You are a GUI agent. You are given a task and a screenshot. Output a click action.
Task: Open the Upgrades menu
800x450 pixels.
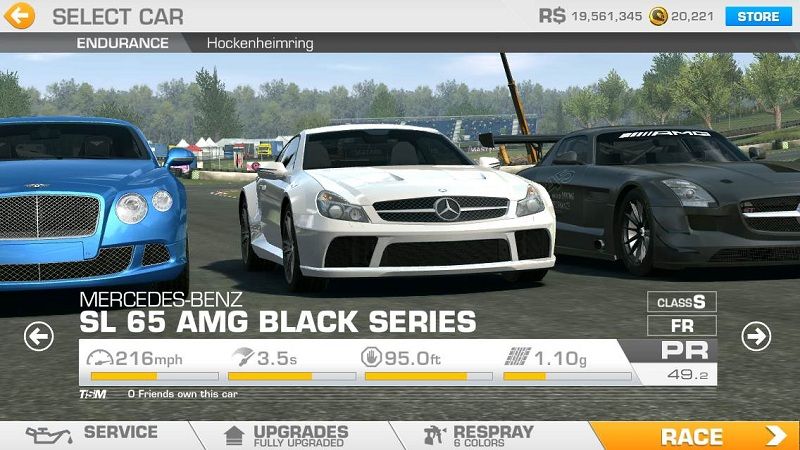[290, 434]
